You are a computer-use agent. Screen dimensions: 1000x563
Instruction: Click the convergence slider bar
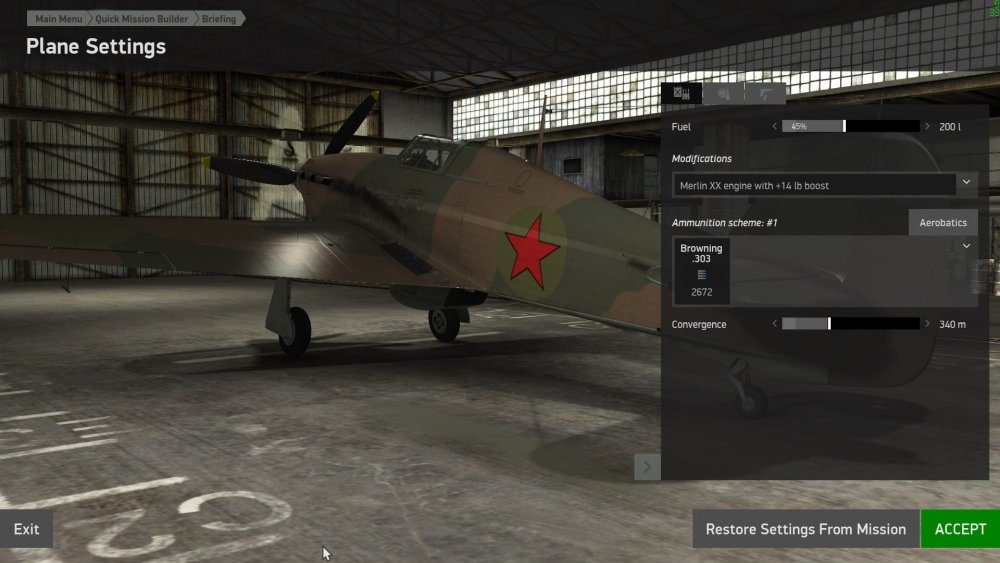[x=851, y=324]
